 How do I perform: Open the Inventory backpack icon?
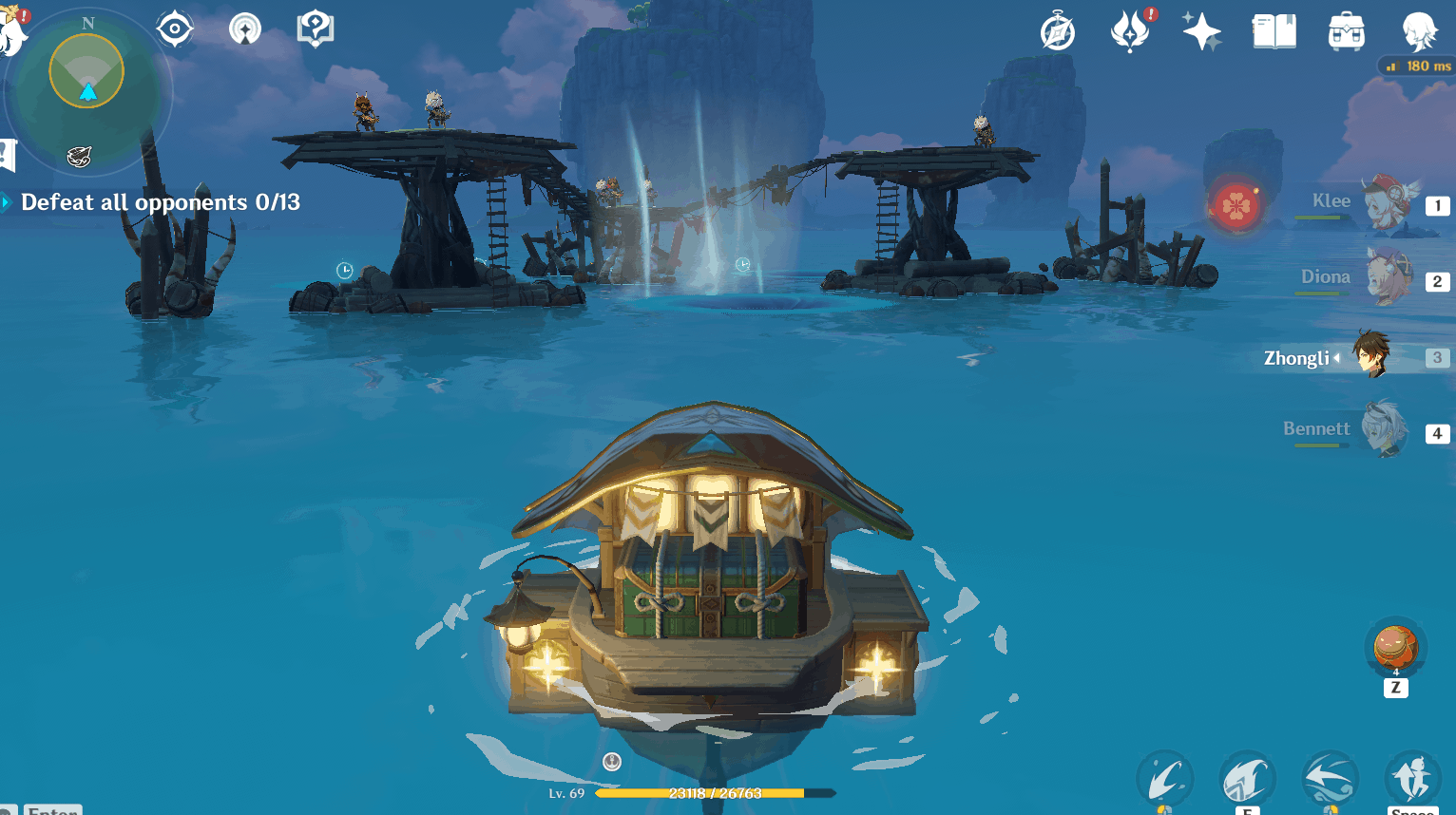1344,31
